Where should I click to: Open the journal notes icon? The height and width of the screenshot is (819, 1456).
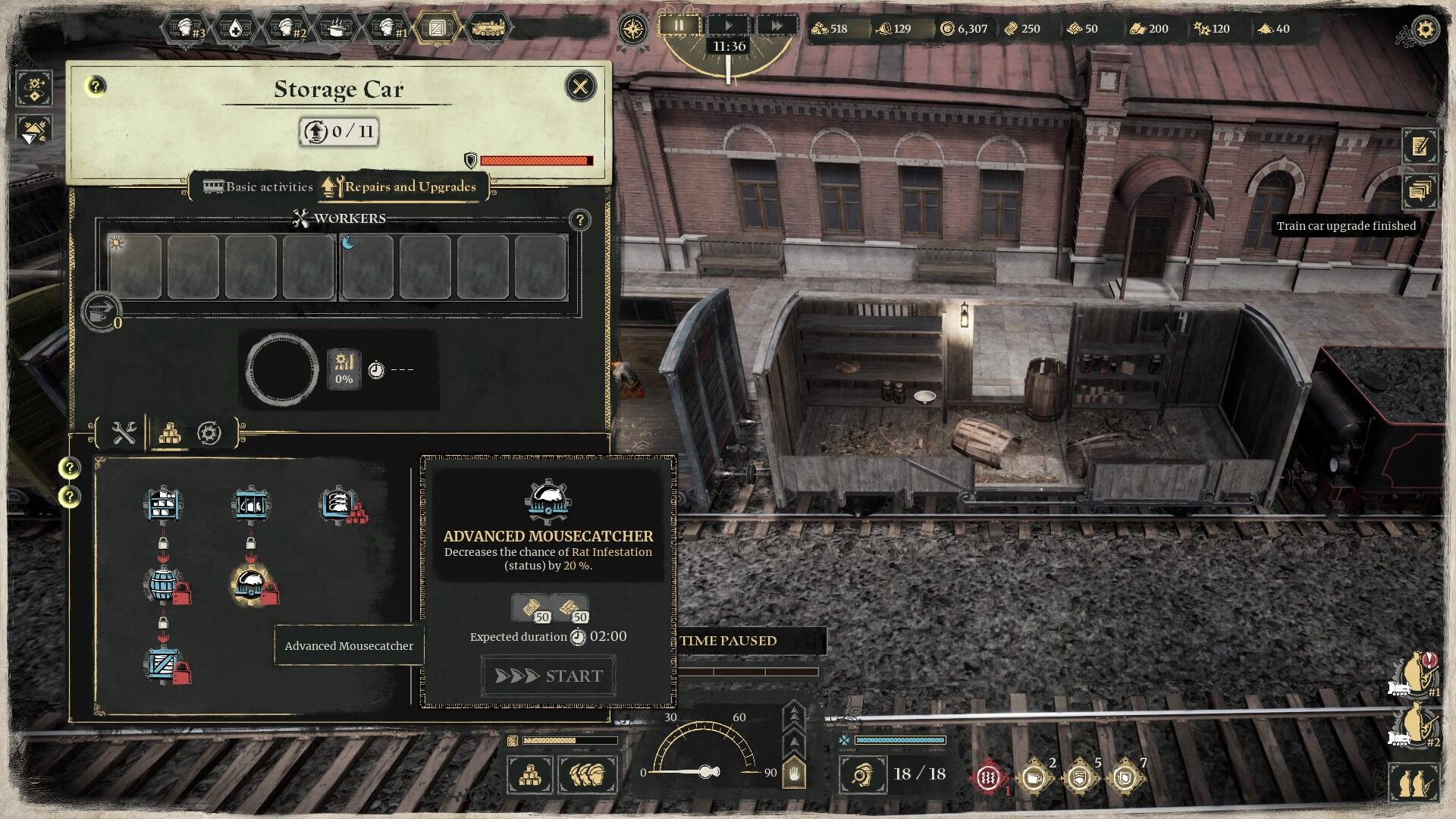(1420, 146)
